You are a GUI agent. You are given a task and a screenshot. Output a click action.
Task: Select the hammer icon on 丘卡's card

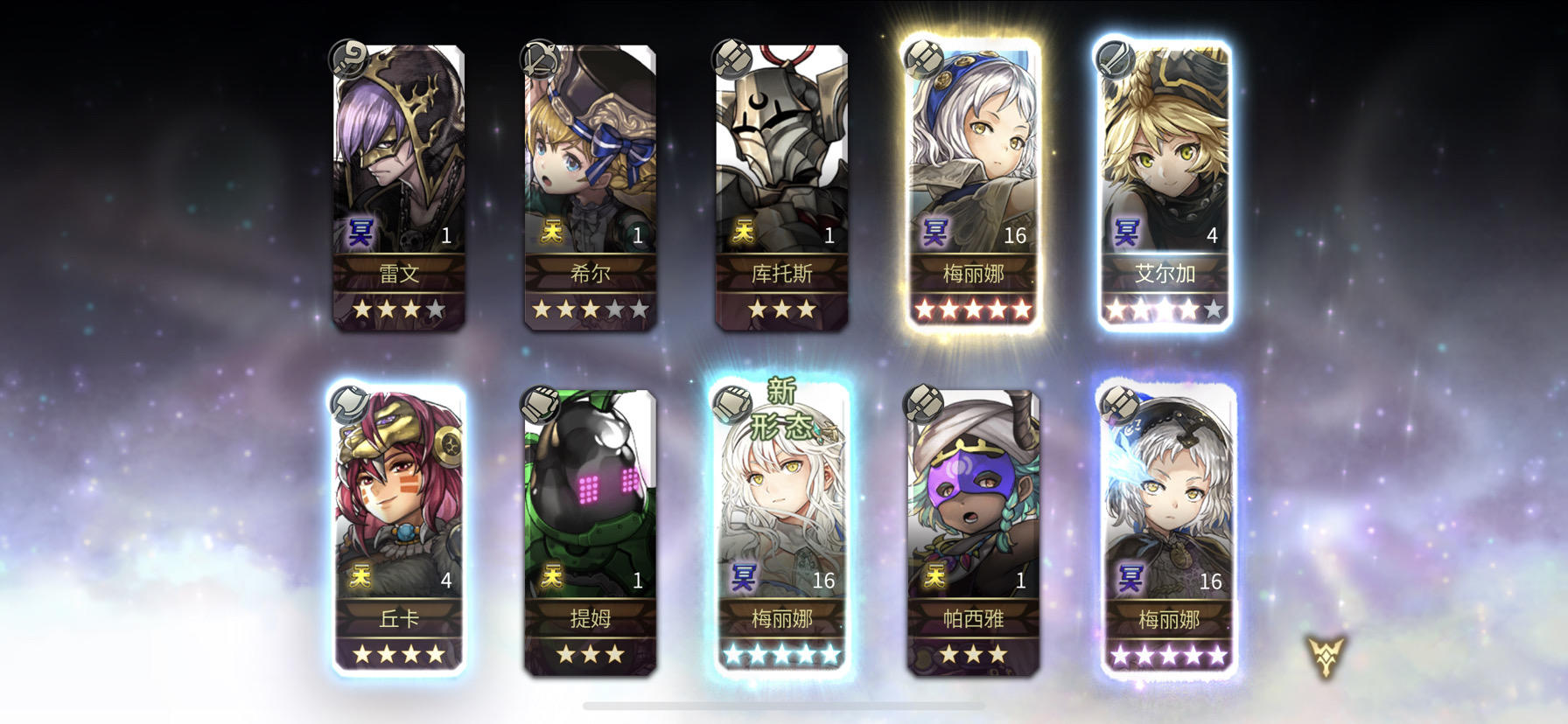[x=348, y=404]
